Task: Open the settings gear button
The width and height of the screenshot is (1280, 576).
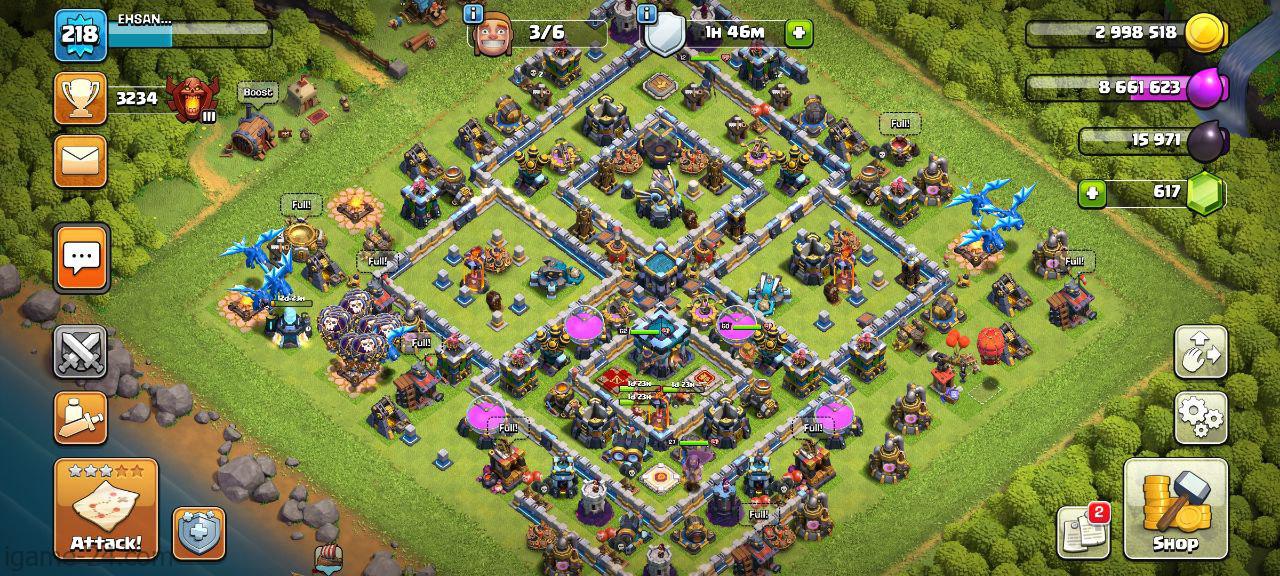Action: click(x=1200, y=417)
